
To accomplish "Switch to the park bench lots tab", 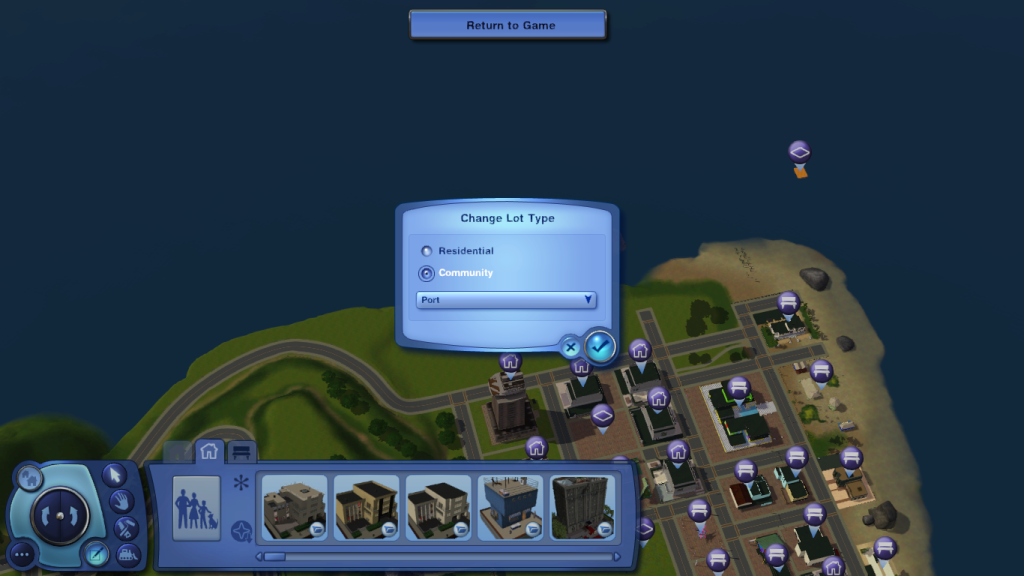I will click(241, 452).
